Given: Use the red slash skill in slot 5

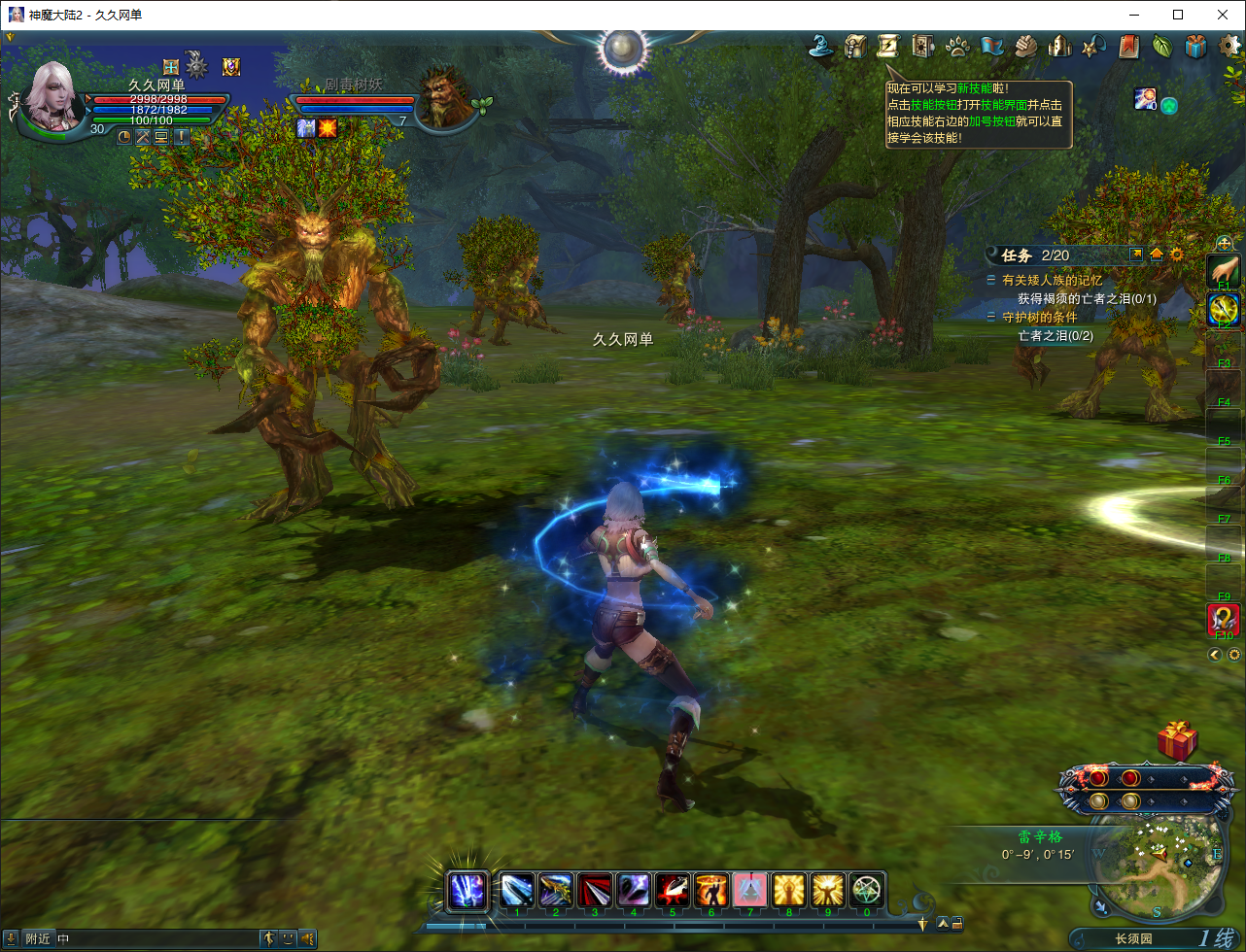Looking at the screenshot, I should 673,889.
